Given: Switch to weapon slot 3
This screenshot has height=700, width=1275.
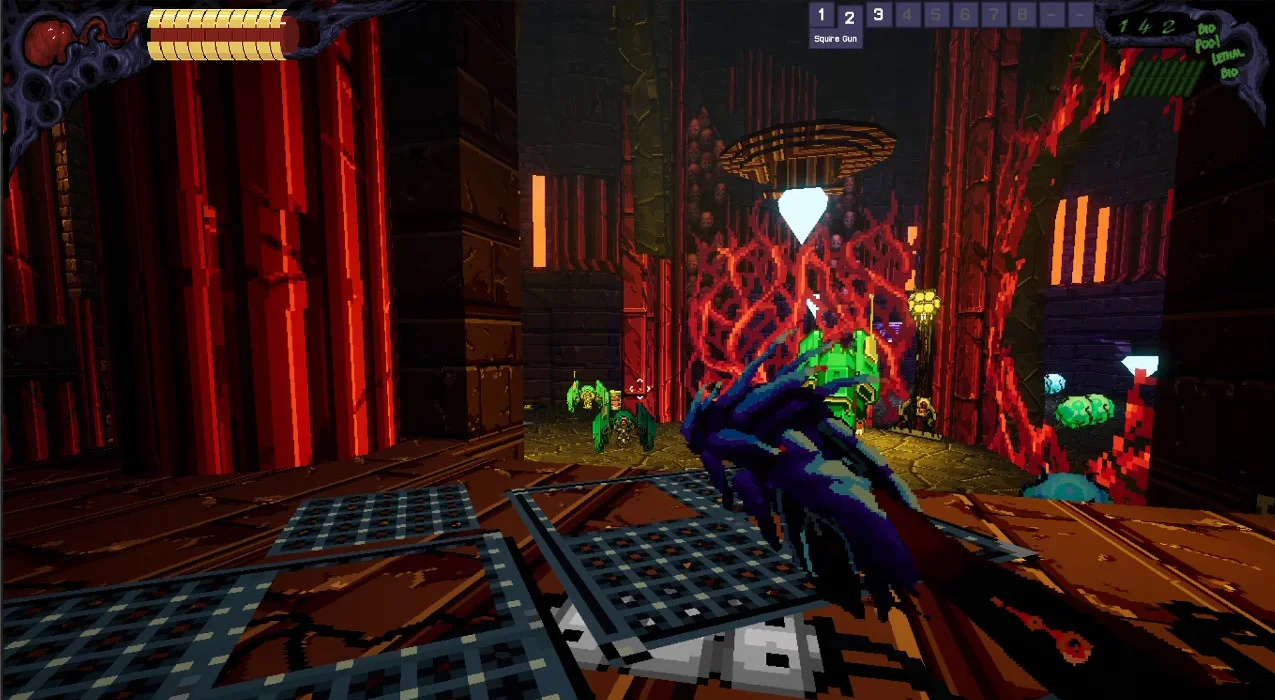Looking at the screenshot, I should tap(878, 15).
